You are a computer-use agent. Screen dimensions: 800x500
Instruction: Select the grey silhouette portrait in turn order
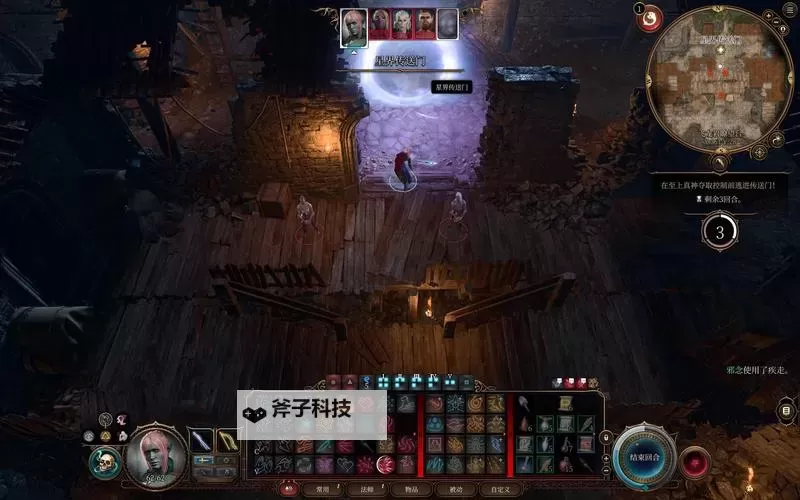pyautogui.click(x=447, y=24)
